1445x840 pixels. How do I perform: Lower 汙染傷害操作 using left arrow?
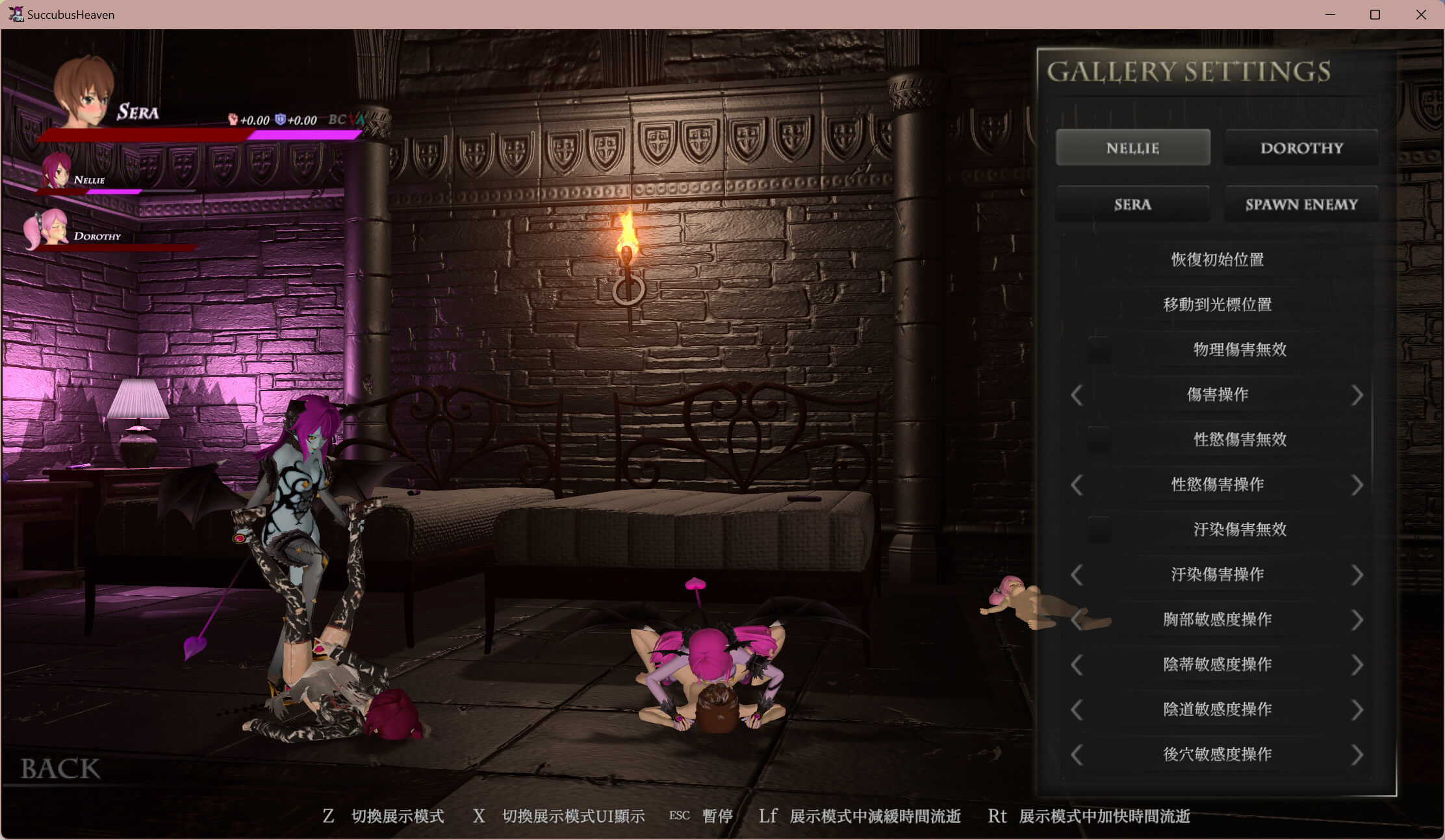[x=1077, y=575]
